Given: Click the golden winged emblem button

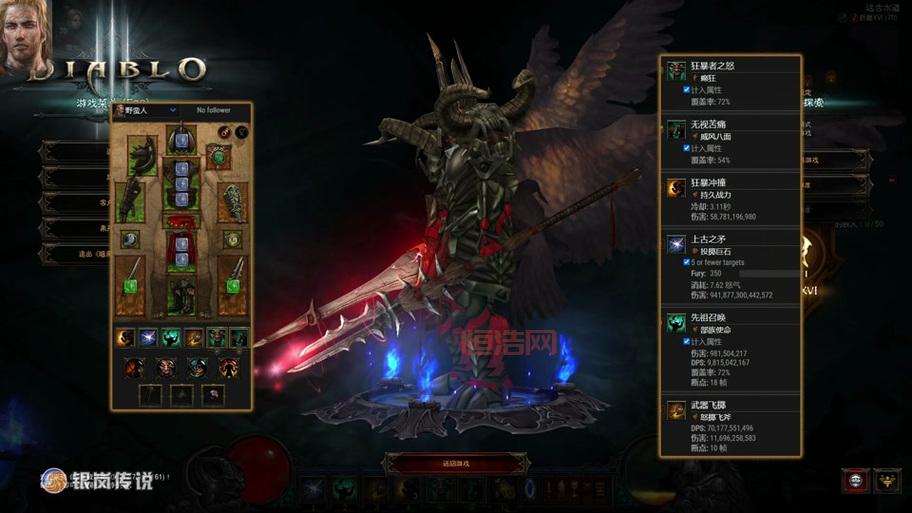Looking at the screenshot, I should [887, 480].
